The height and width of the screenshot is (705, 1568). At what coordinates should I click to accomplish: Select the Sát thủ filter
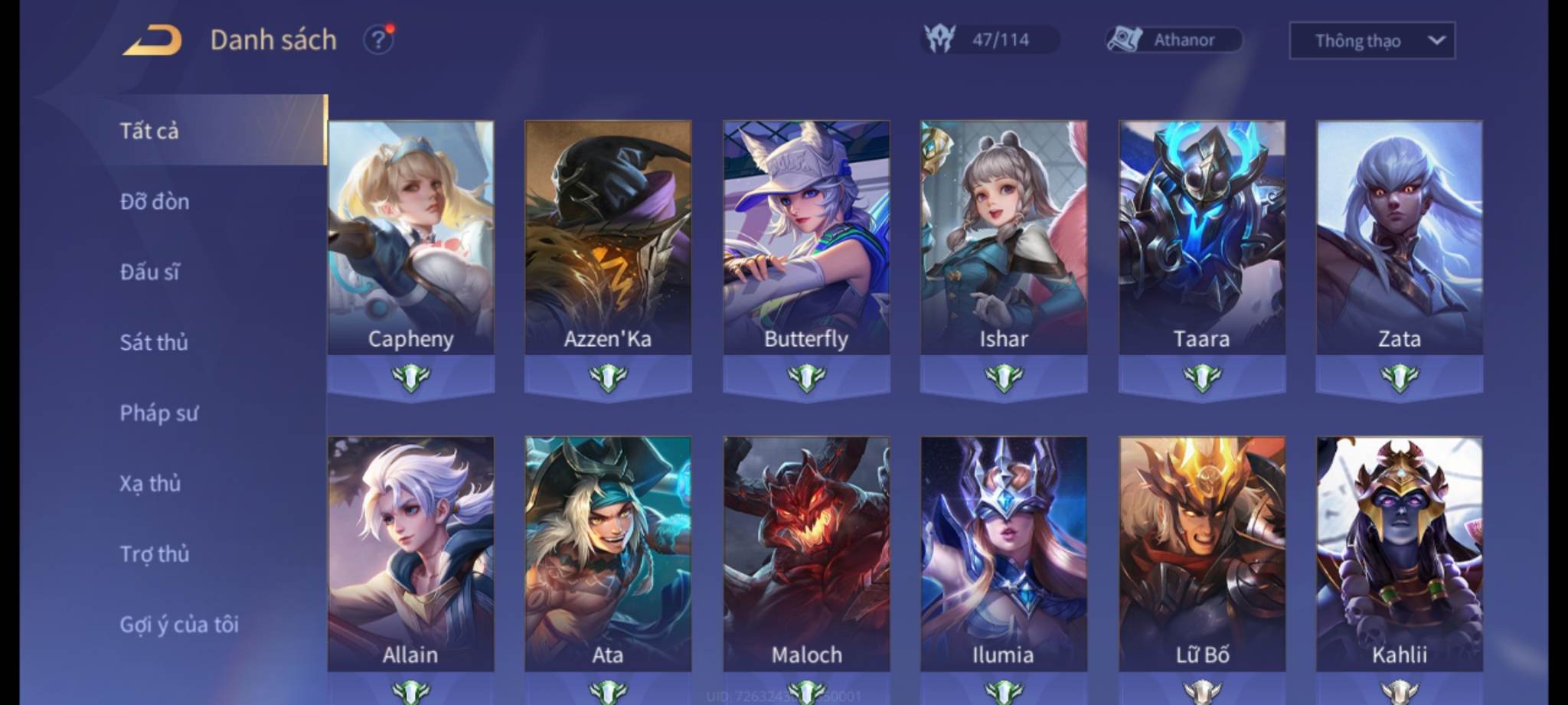[x=154, y=342]
